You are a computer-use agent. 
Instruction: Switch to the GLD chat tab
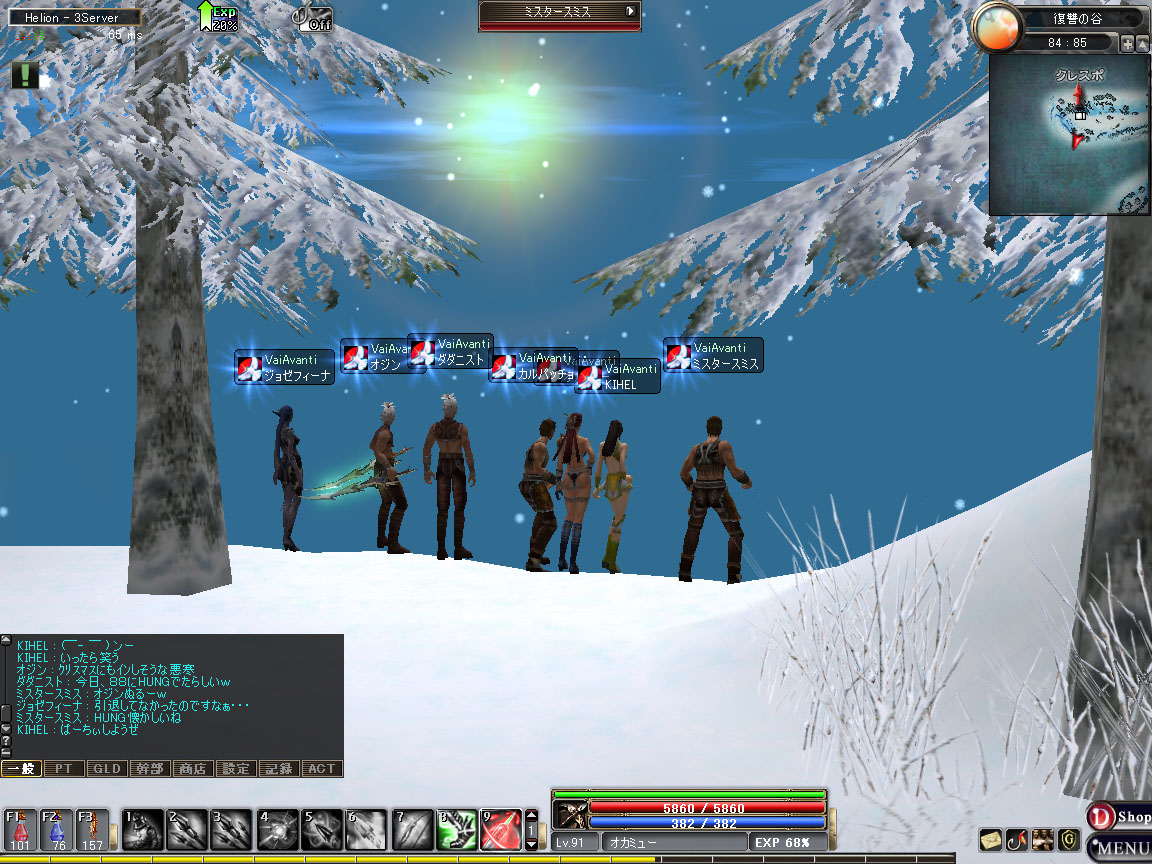tap(106, 769)
